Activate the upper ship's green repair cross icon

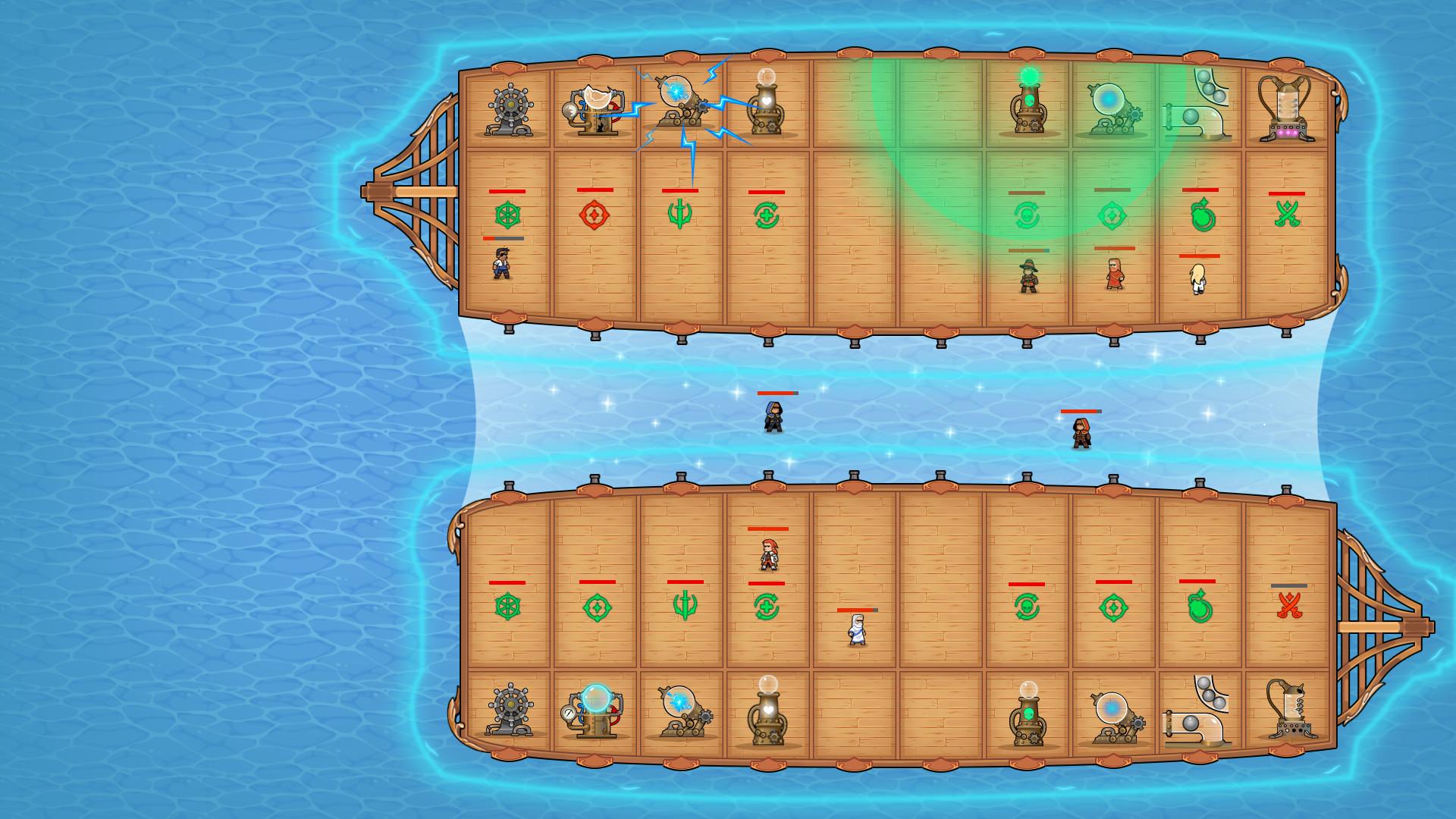coord(767,216)
